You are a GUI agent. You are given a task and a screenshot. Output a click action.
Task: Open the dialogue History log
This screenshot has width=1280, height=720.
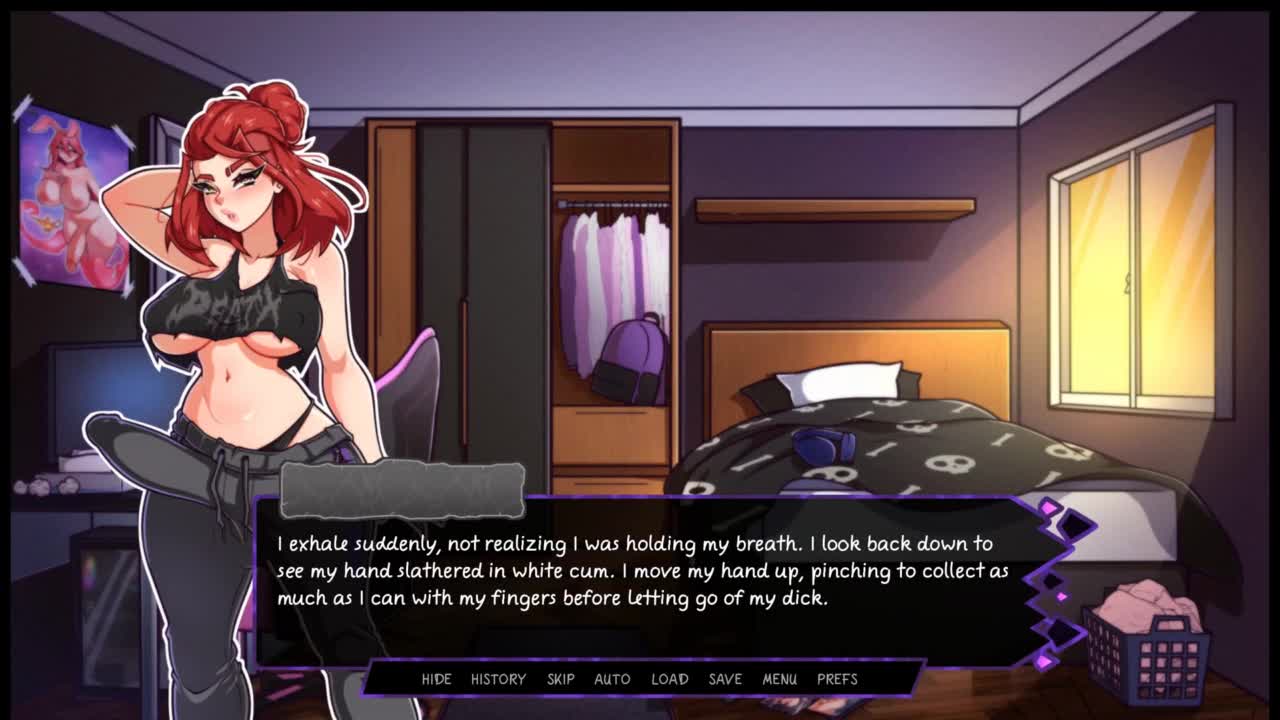click(498, 679)
